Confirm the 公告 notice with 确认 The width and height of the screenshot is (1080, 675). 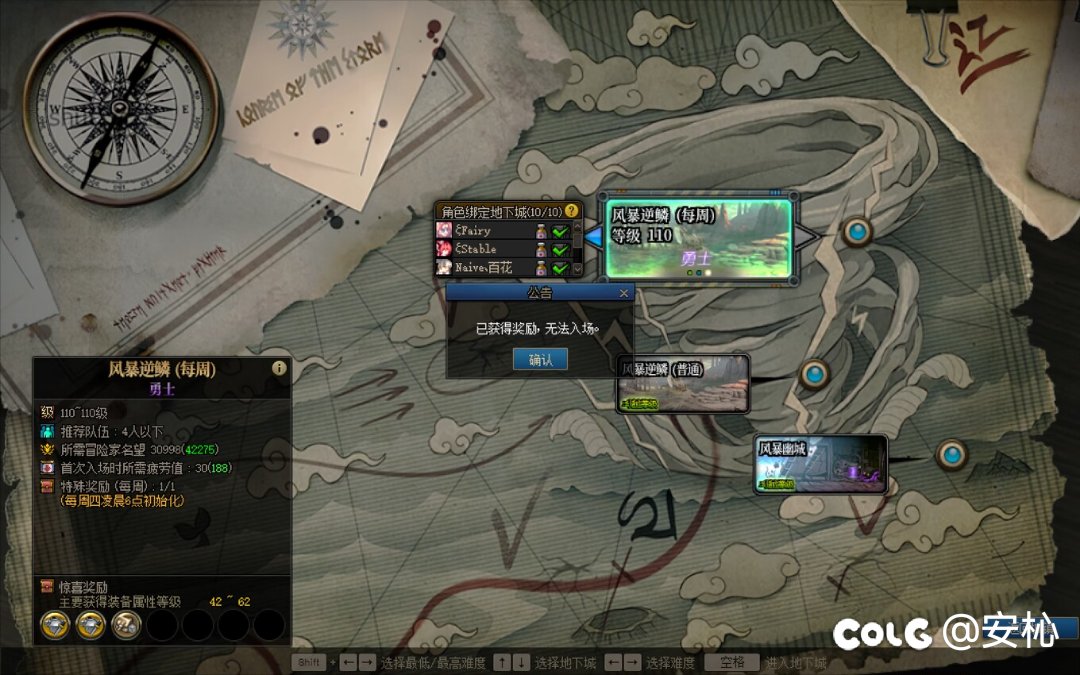[x=540, y=360]
